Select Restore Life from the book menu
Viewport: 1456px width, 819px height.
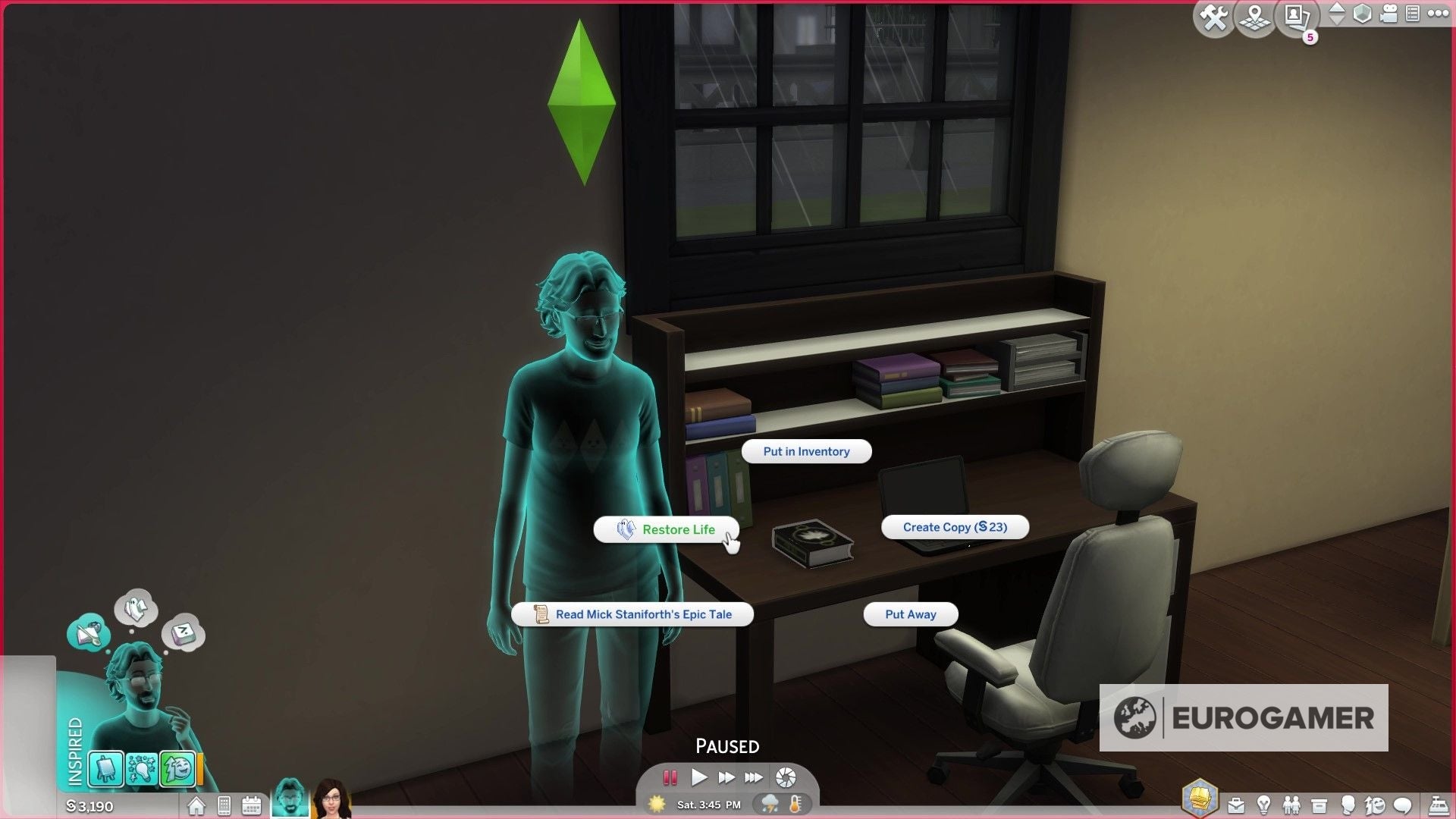(x=666, y=529)
